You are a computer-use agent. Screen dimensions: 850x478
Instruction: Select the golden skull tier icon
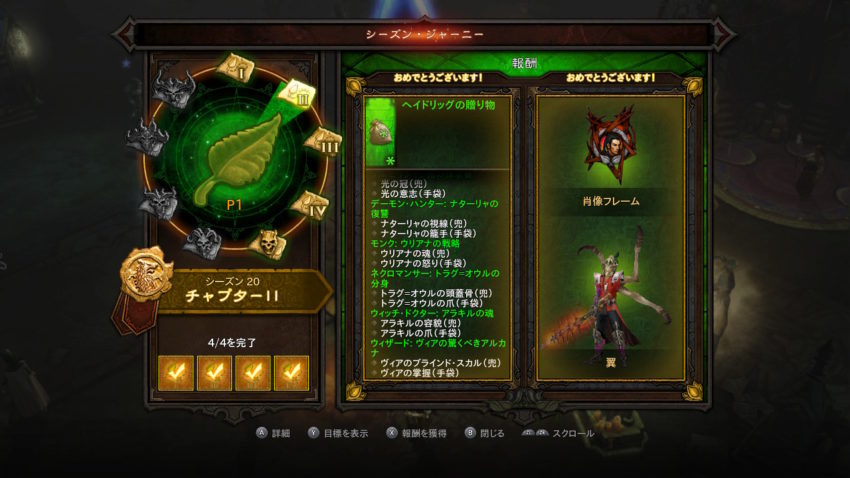coord(265,241)
